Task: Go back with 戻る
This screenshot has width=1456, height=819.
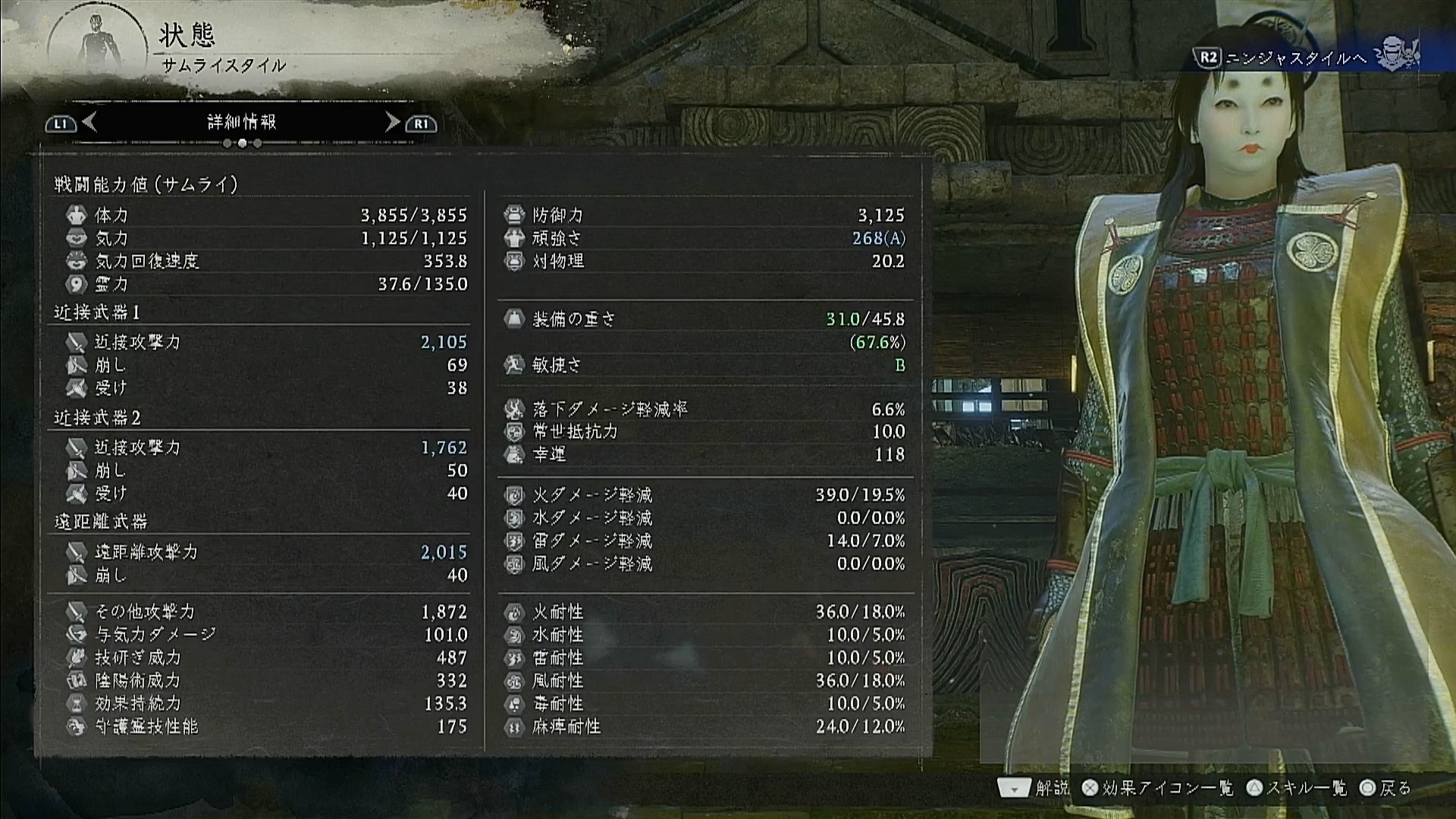Action: click(x=1386, y=789)
